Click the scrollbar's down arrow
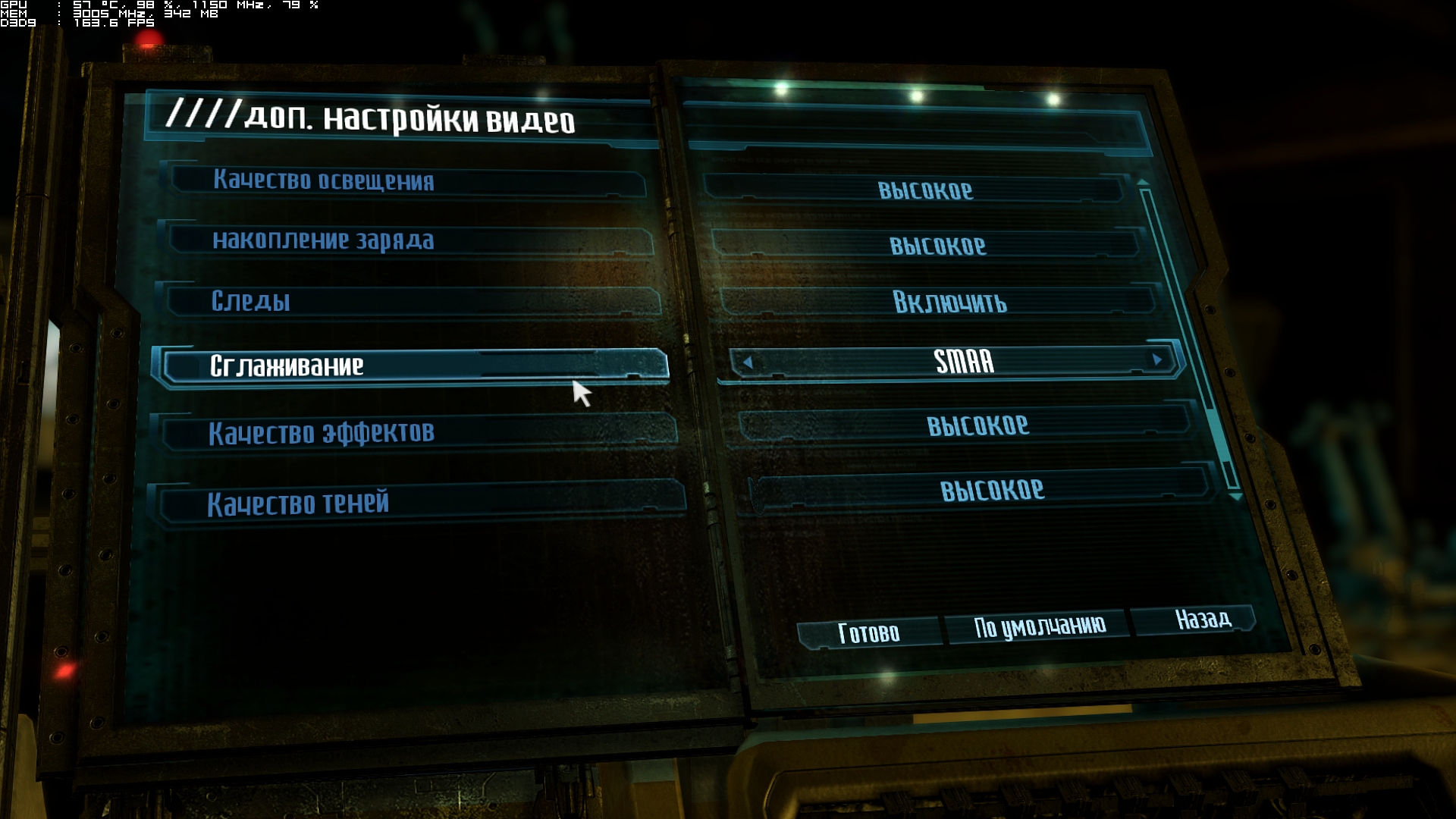This screenshot has height=819, width=1456. click(x=1235, y=497)
